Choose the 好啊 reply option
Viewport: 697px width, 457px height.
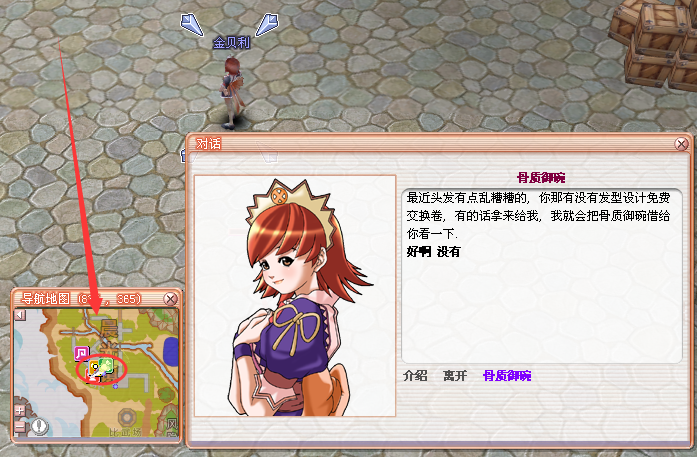click(417, 252)
